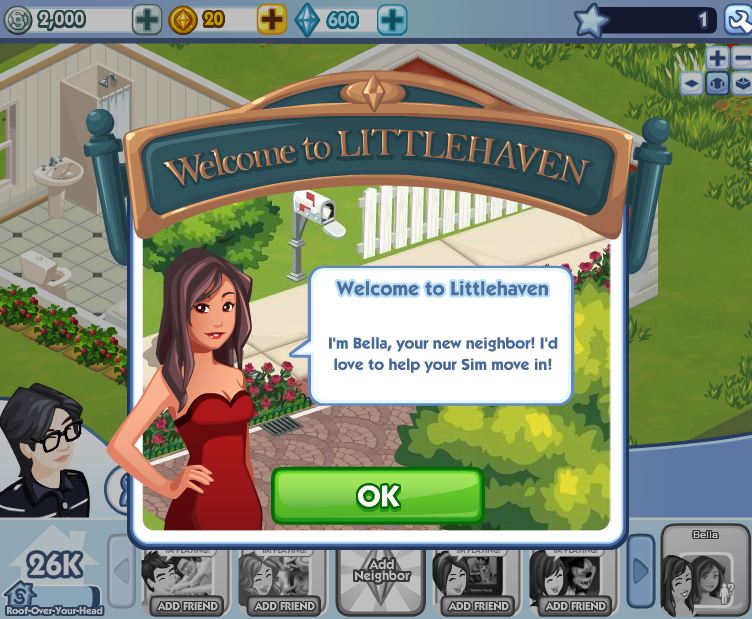Add more blue diamond currency with plus button

pos(392,19)
